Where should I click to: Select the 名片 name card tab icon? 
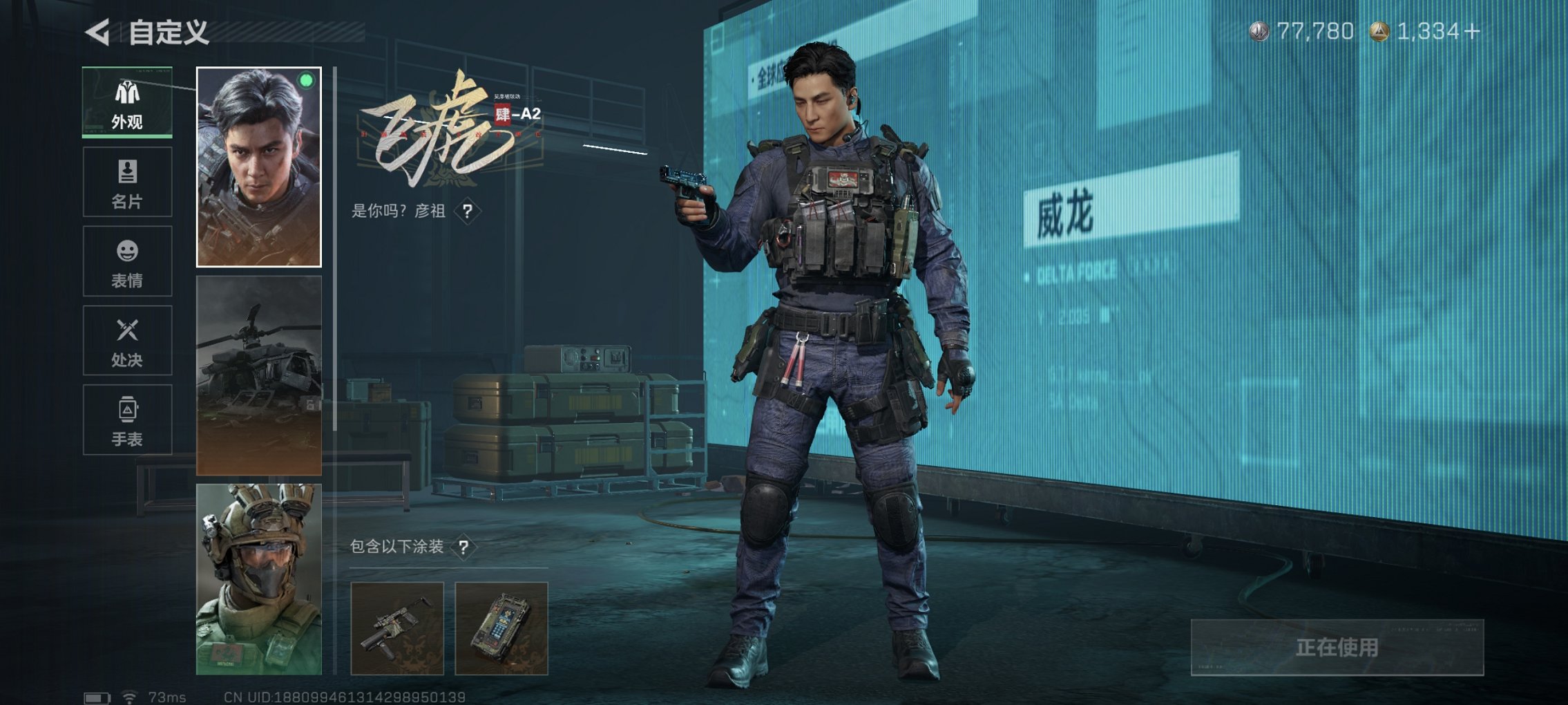[126, 183]
